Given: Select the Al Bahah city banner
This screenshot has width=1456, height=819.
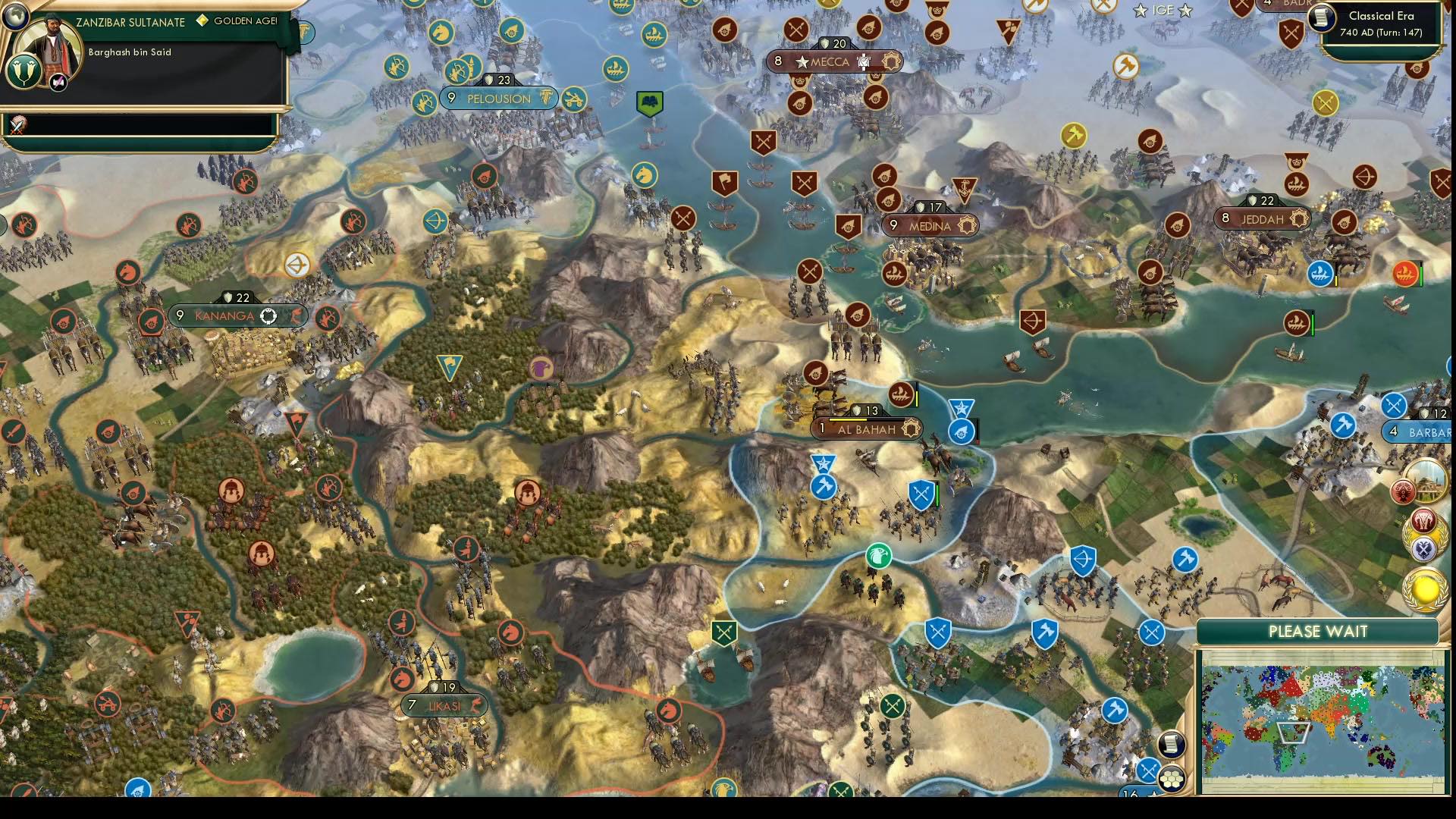Looking at the screenshot, I should click(x=868, y=428).
